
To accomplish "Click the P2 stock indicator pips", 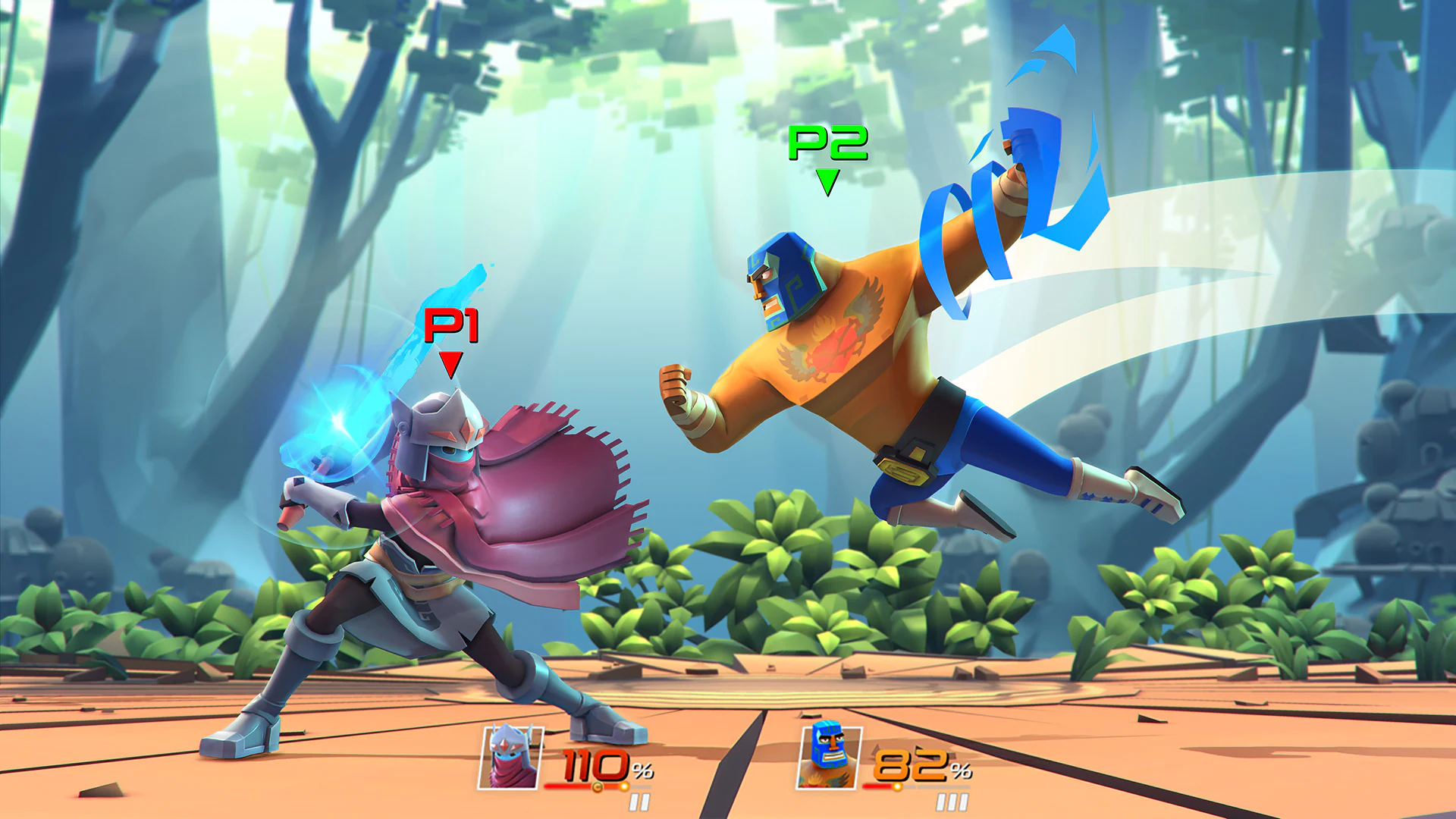I will tap(952, 800).
